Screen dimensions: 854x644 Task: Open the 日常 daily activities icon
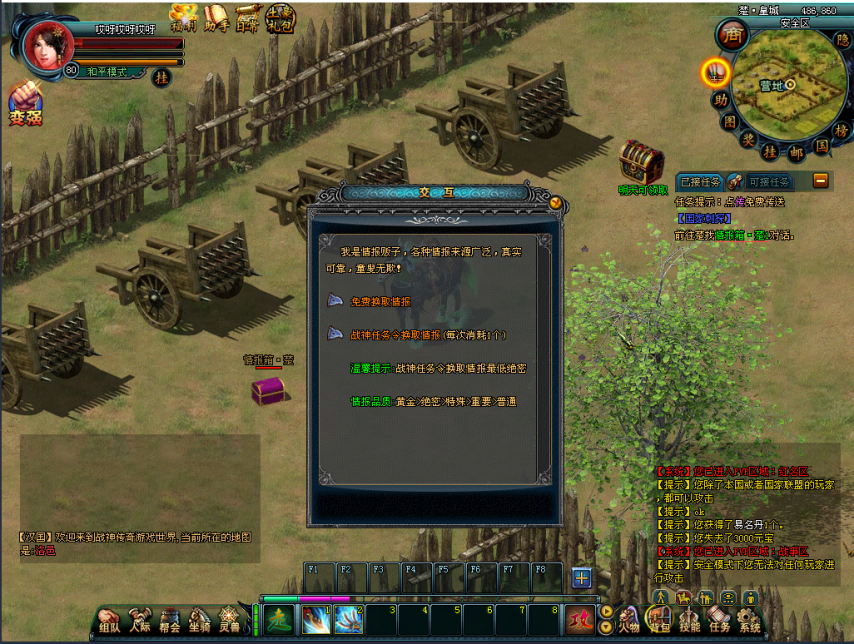pyautogui.click(x=247, y=16)
